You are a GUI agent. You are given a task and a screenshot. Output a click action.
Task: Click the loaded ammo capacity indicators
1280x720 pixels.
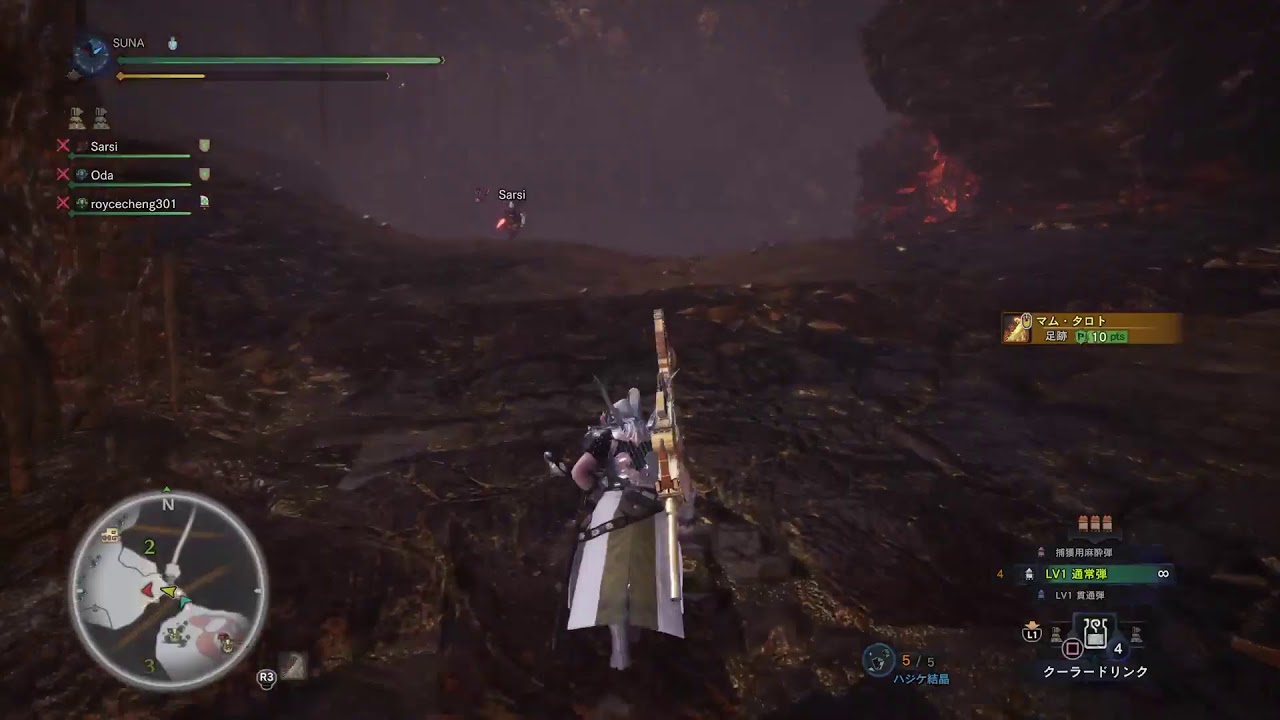point(1095,523)
